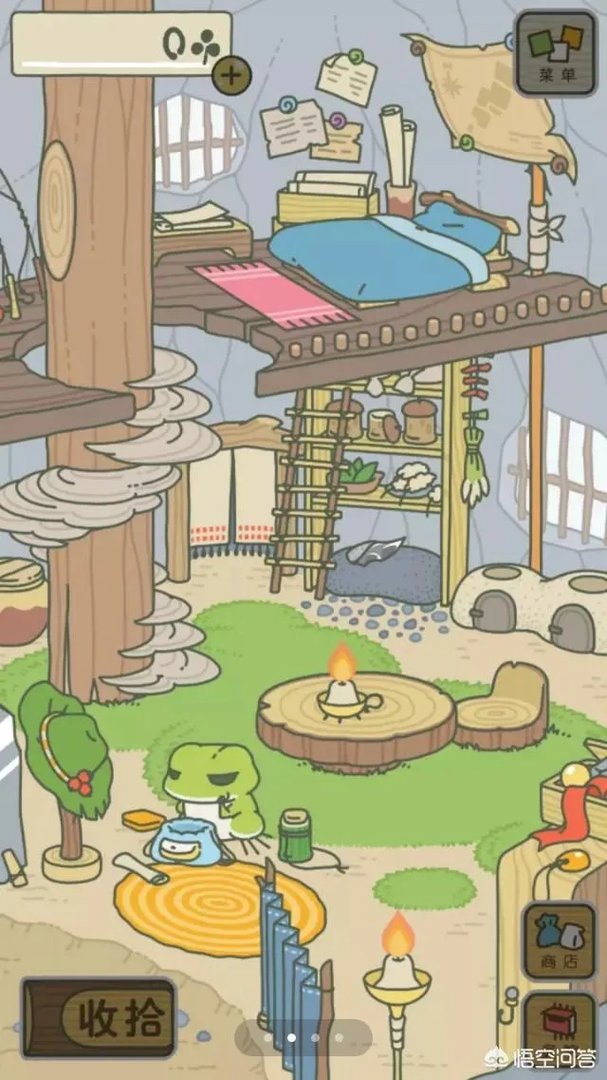Open the 商店 shop

click(558, 941)
